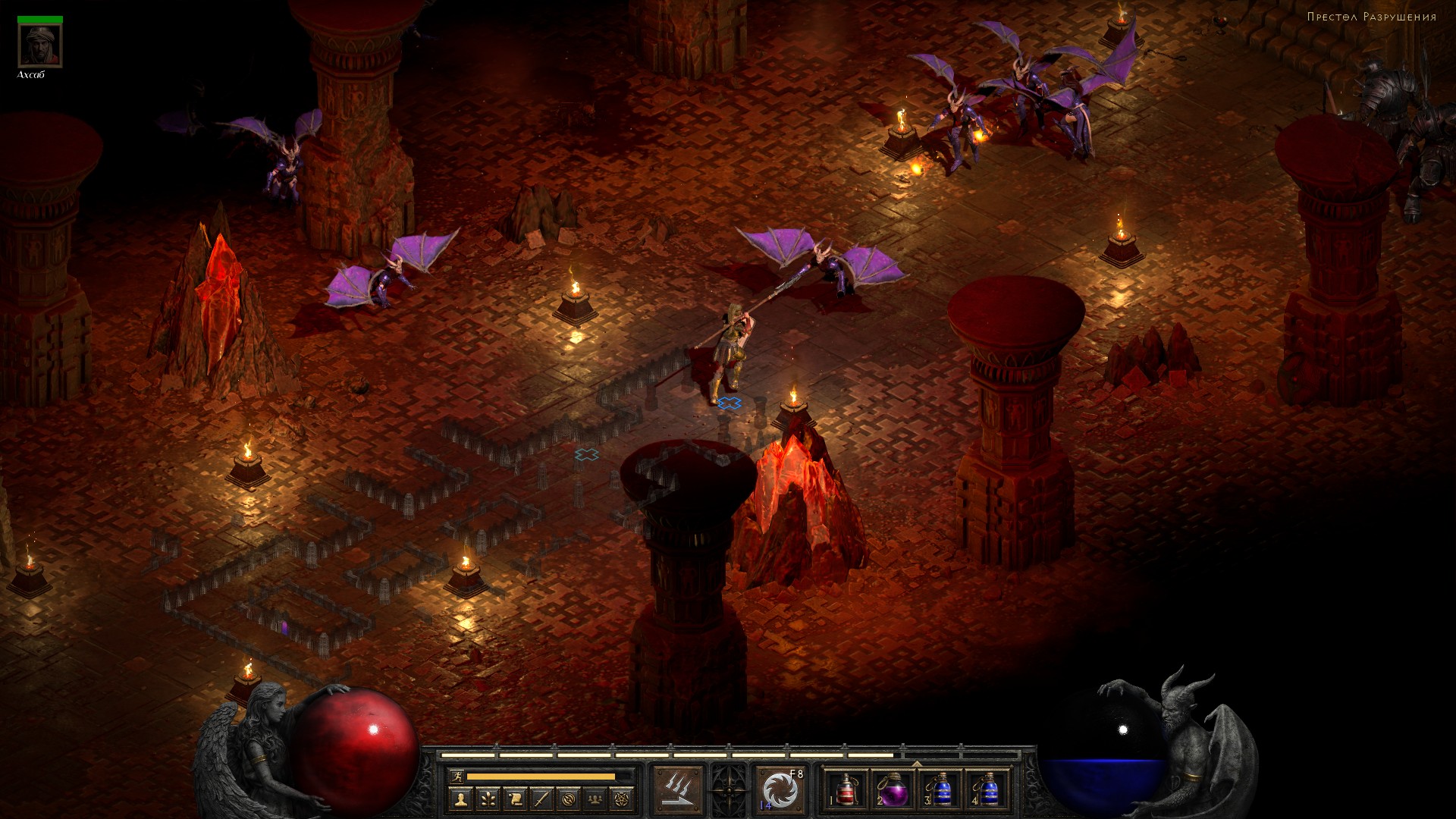The width and height of the screenshot is (1456, 819).
Task: Select the left-click attack skill icon
Action: click(678, 790)
